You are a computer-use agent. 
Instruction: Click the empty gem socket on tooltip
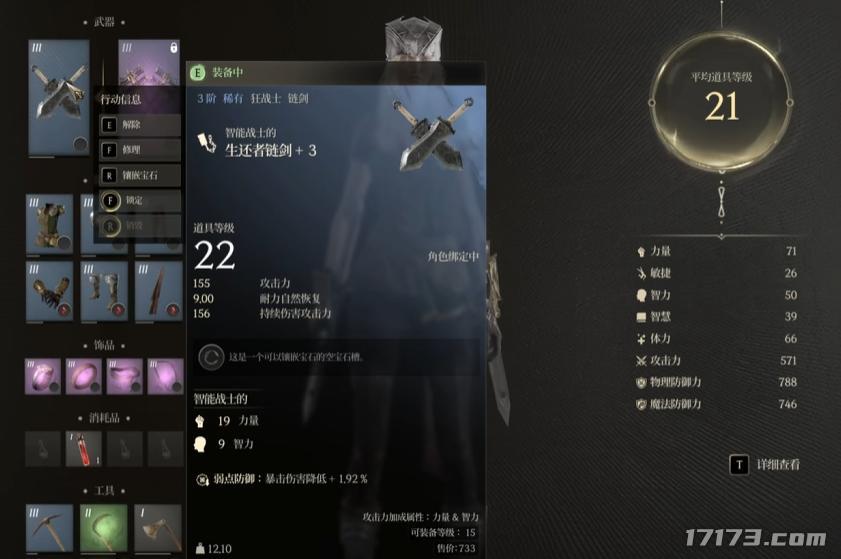coord(212,356)
